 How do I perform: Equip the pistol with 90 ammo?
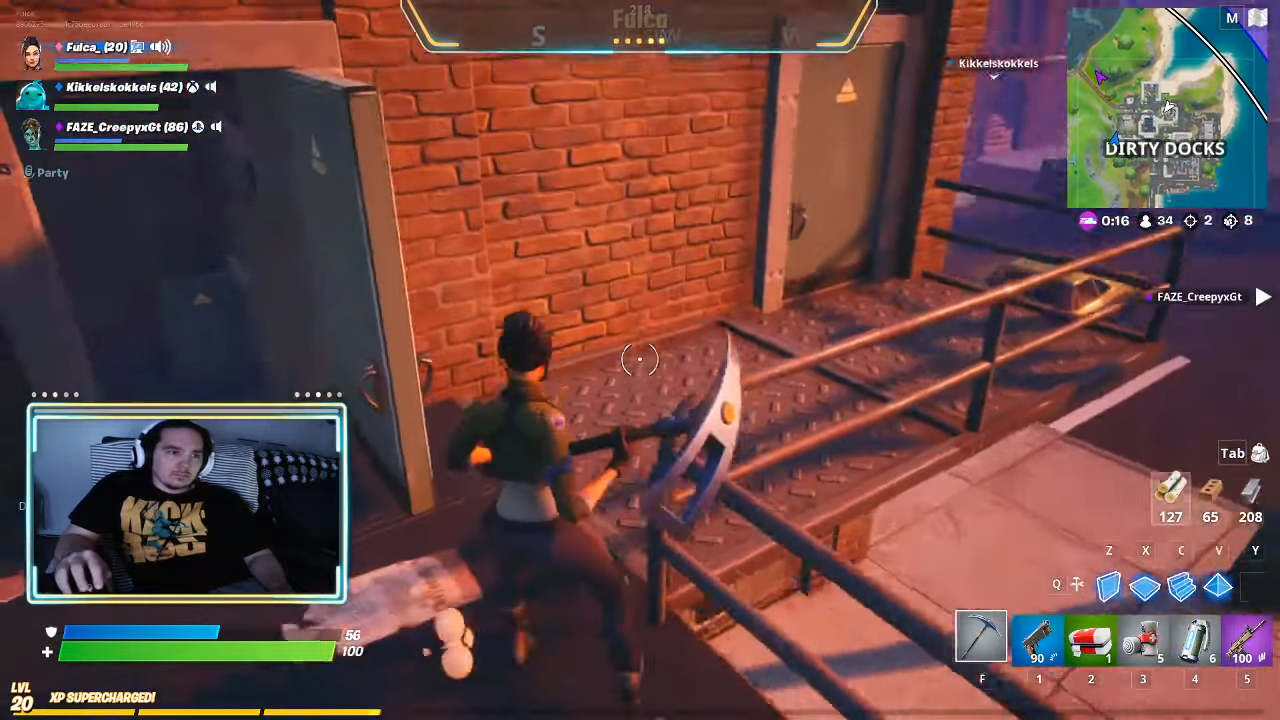(1038, 640)
